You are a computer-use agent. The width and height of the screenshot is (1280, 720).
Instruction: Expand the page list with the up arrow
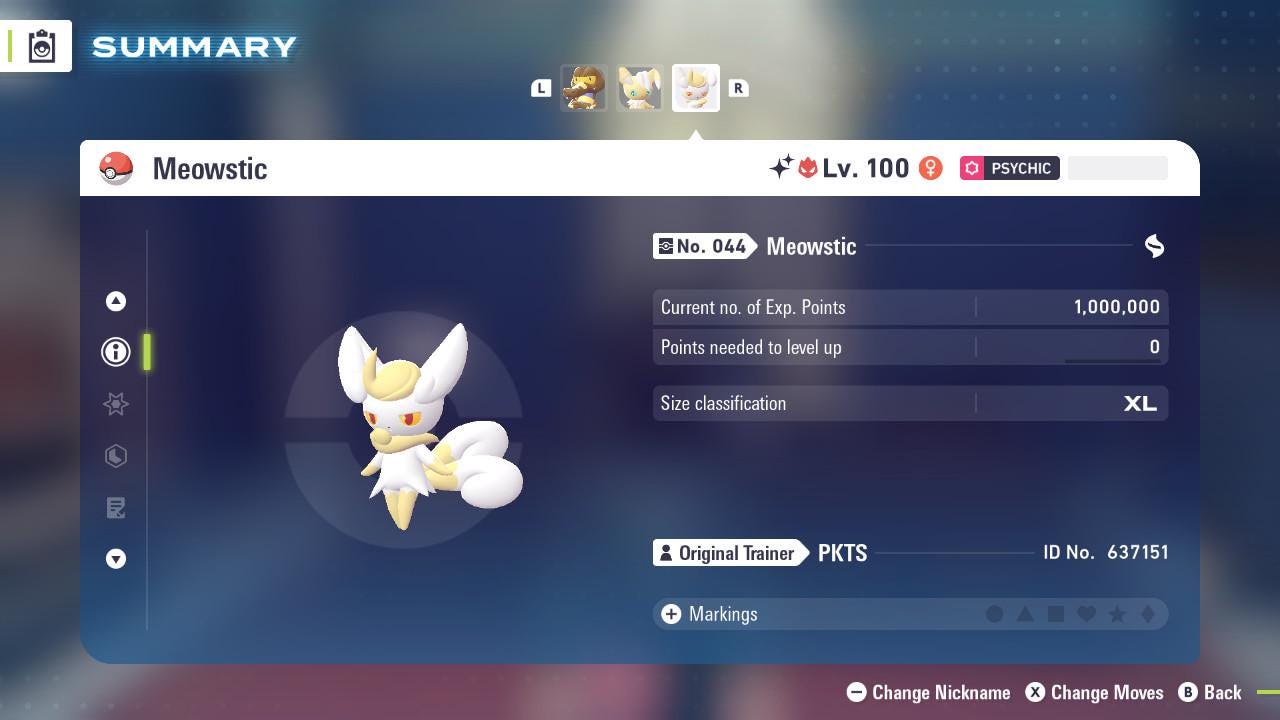click(116, 301)
